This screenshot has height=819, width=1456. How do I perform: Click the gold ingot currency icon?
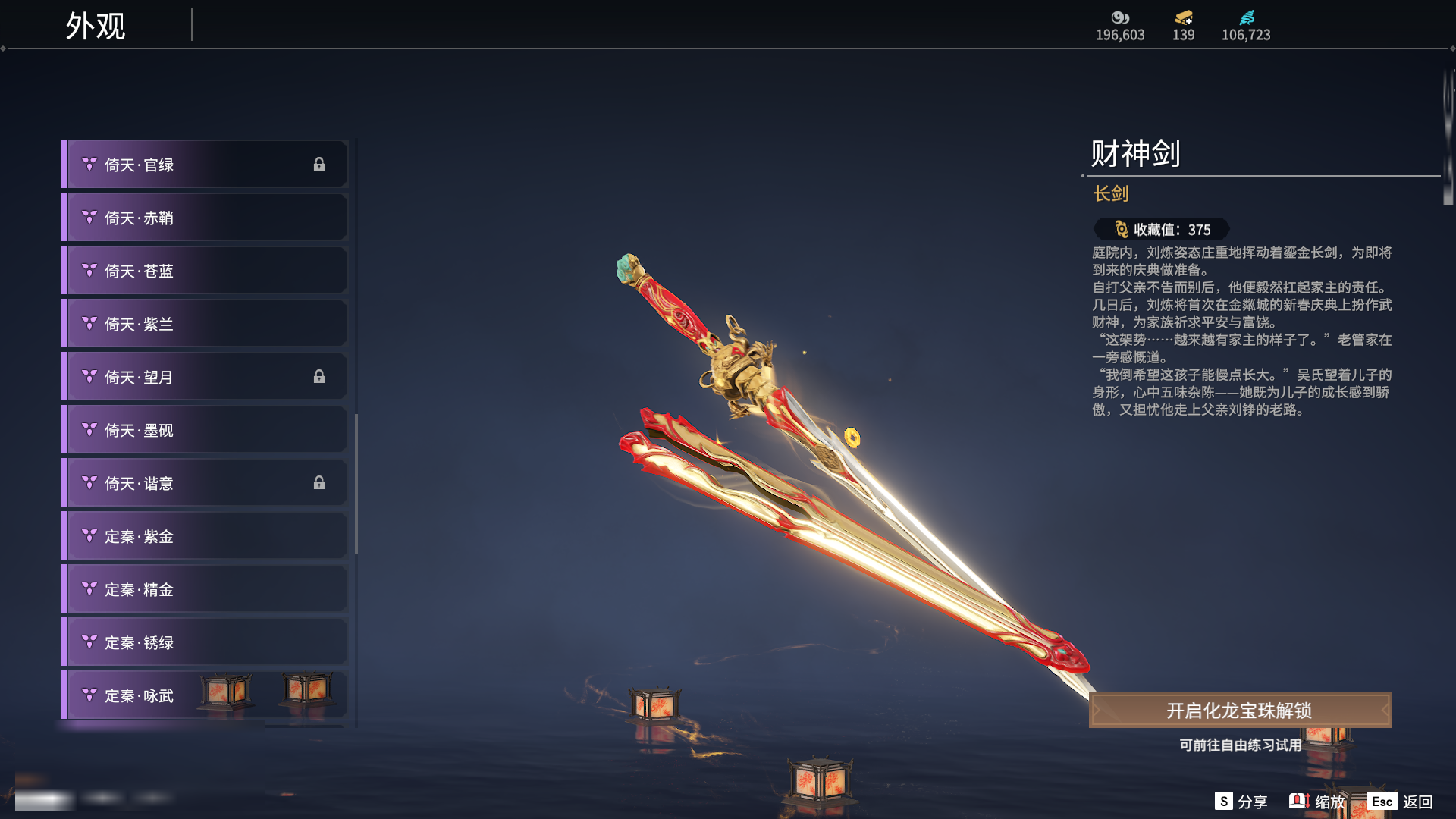(1183, 17)
